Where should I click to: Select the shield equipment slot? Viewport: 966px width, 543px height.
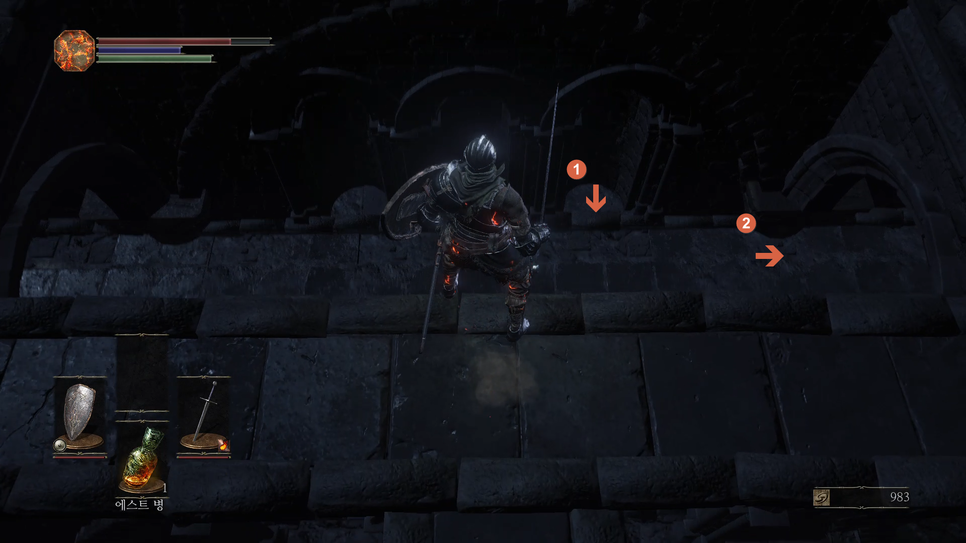[x=80, y=416]
